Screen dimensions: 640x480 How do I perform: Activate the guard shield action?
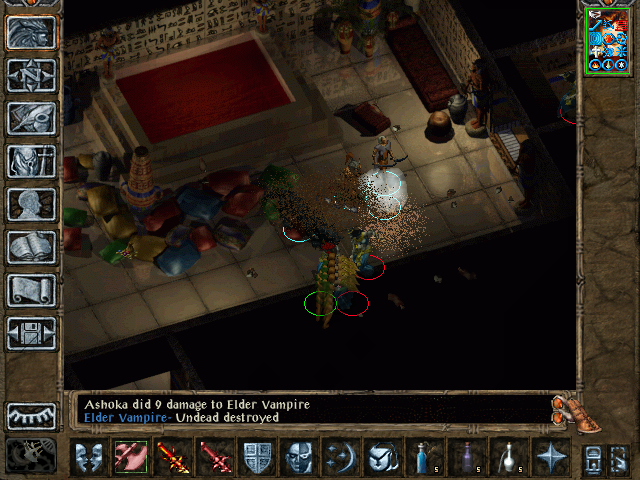pyautogui.click(x=257, y=458)
